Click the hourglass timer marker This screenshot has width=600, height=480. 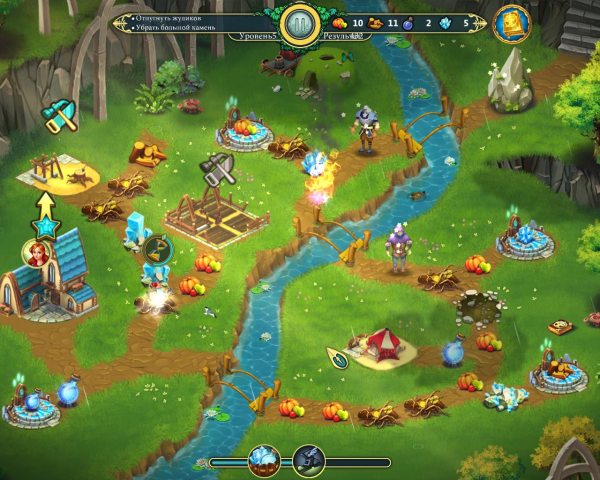tap(156, 248)
